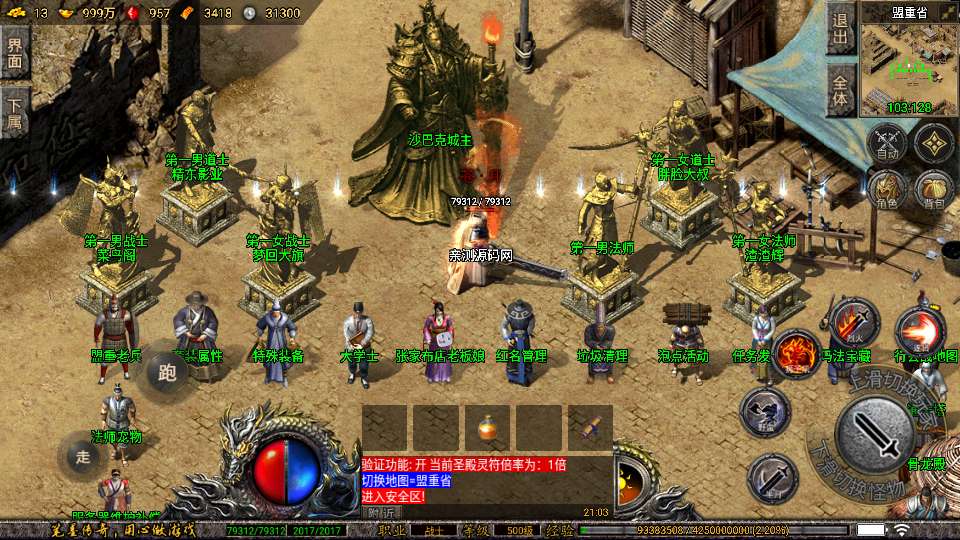Hit the large sword attack button
Viewport: 960px width, 540px height.
[875, 435]
